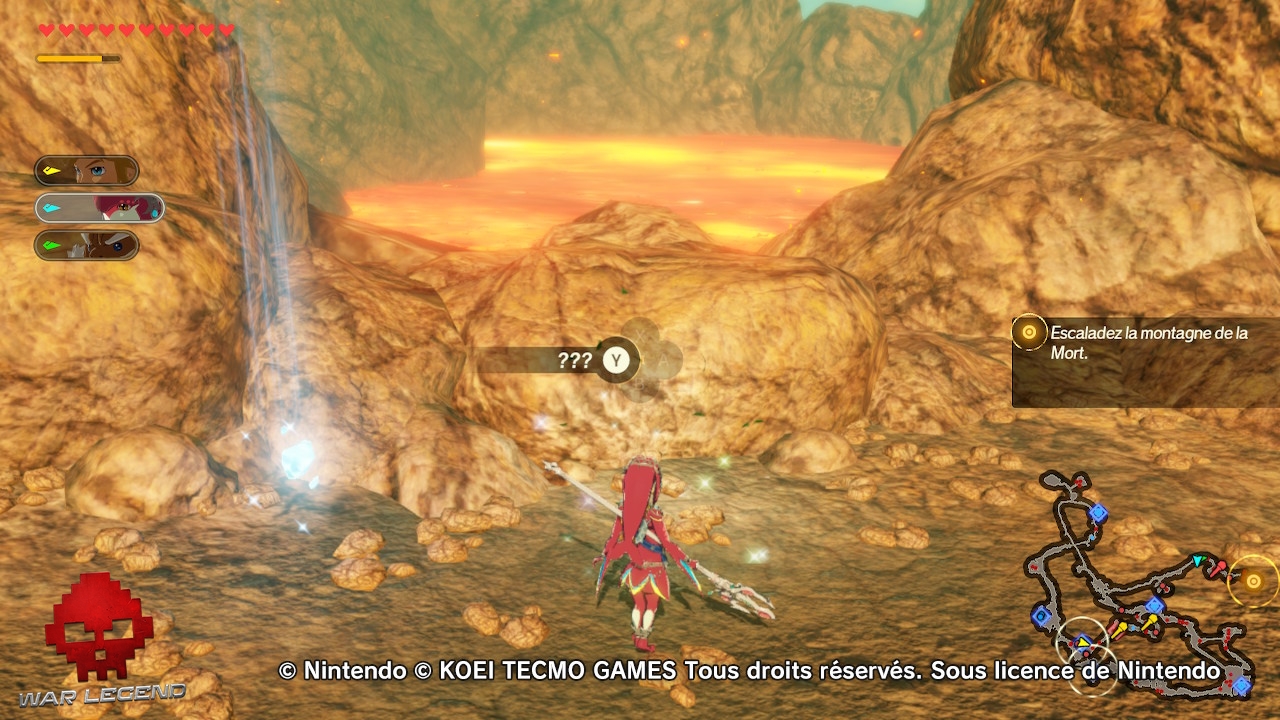Click the cyan waypoint arrow on minimap
Viewport: 1280px width, 720px height.
pyautogui.click(x=1197, y=559)
